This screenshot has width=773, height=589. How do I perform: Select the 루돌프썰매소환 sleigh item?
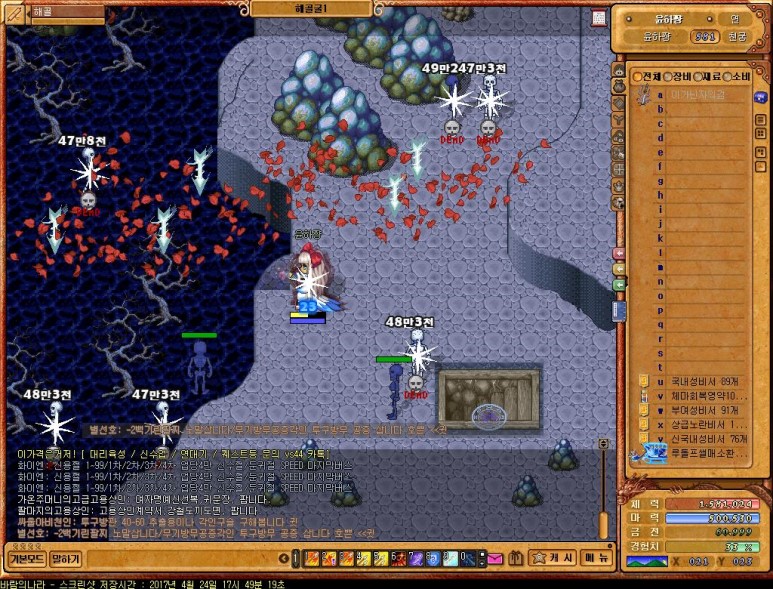point(704,453)
